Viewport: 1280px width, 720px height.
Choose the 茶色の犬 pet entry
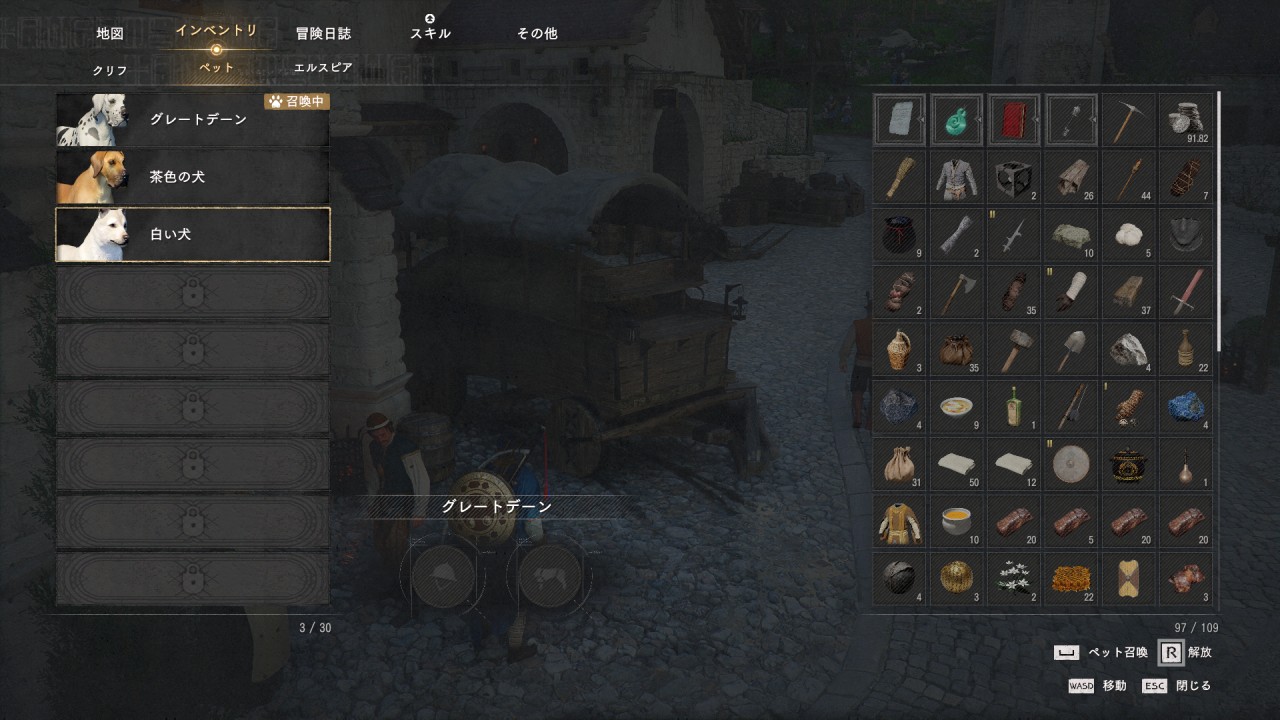[x=193, y=177]
